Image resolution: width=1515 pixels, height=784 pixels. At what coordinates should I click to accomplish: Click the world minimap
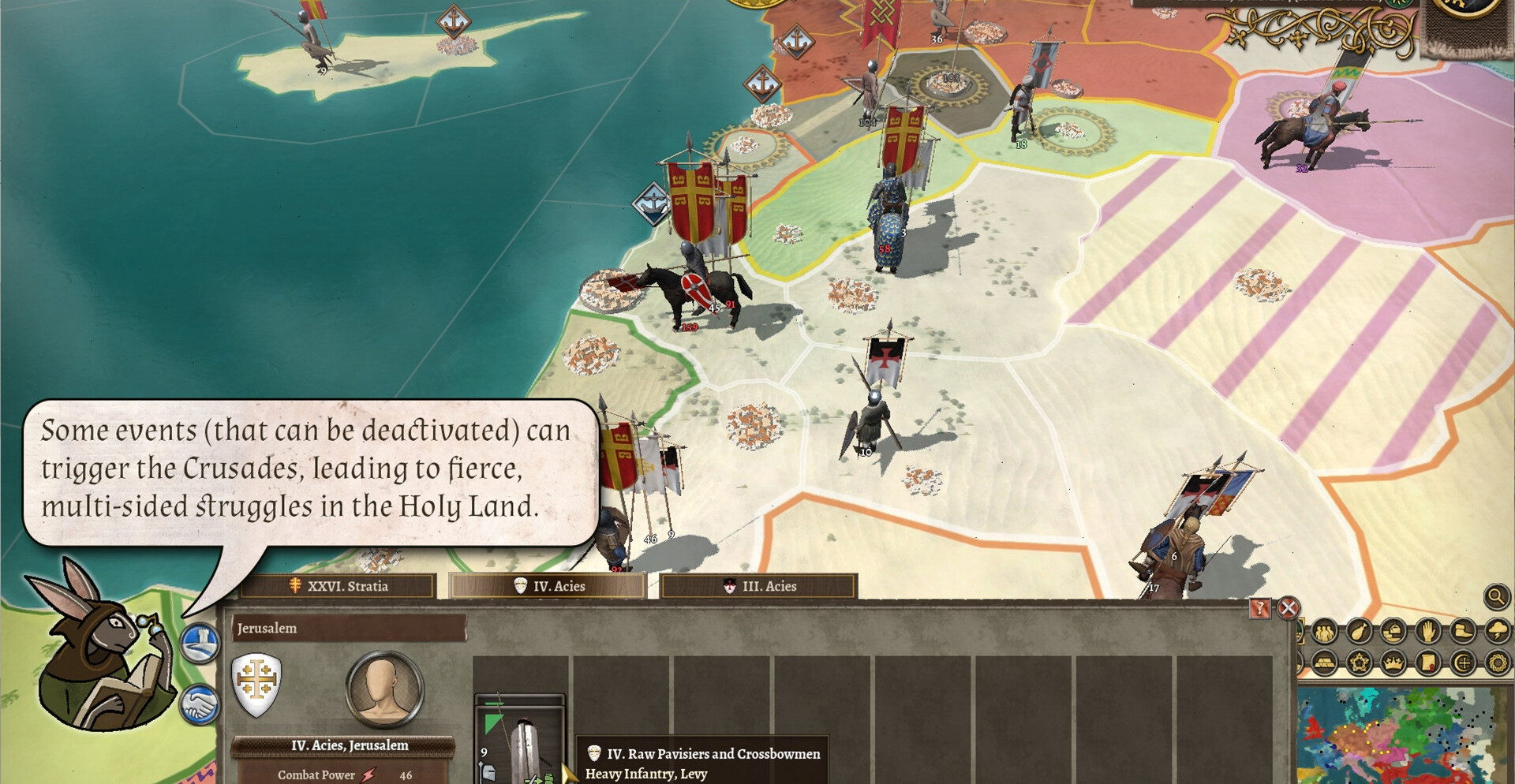click(1406, 735)
